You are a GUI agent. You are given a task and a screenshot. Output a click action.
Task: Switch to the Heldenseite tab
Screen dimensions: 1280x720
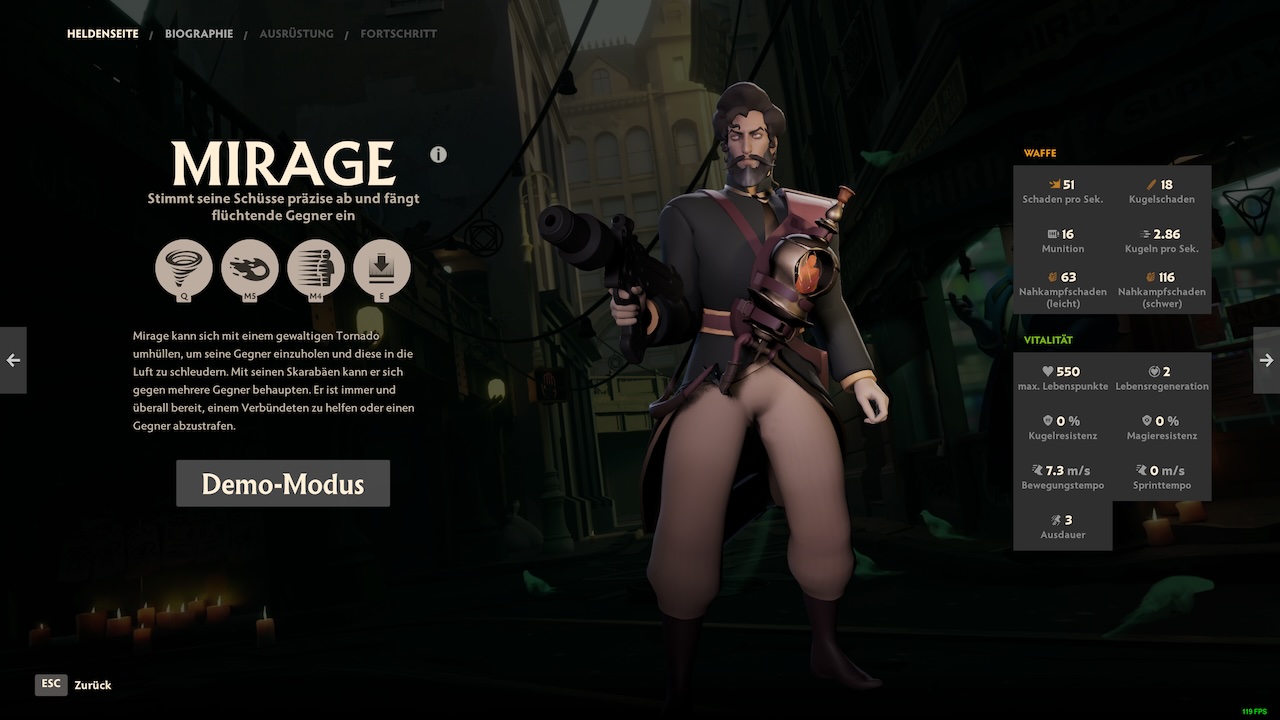[102, 34]
